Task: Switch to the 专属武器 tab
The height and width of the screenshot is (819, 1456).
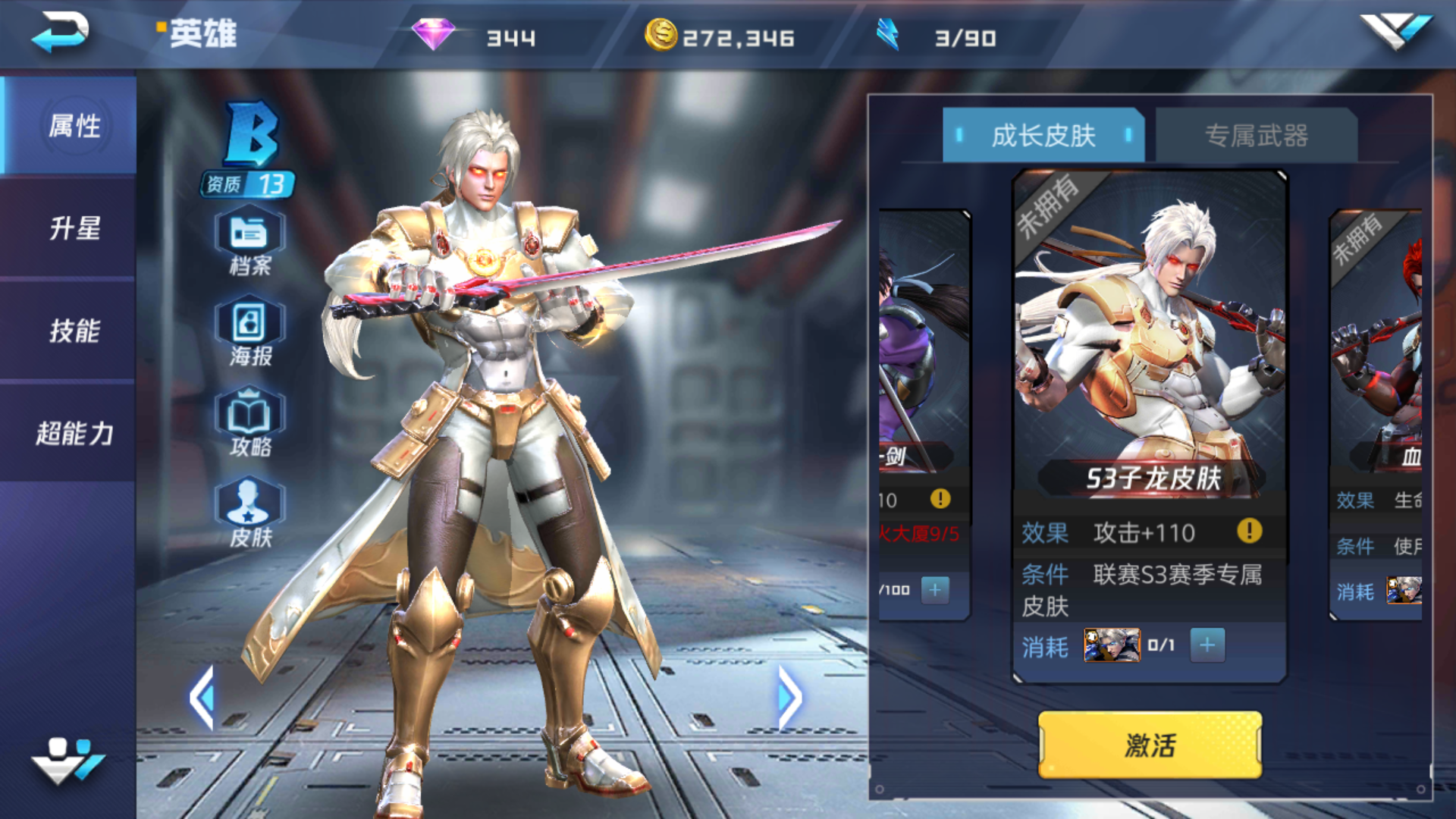Action: click(1256, 136)
